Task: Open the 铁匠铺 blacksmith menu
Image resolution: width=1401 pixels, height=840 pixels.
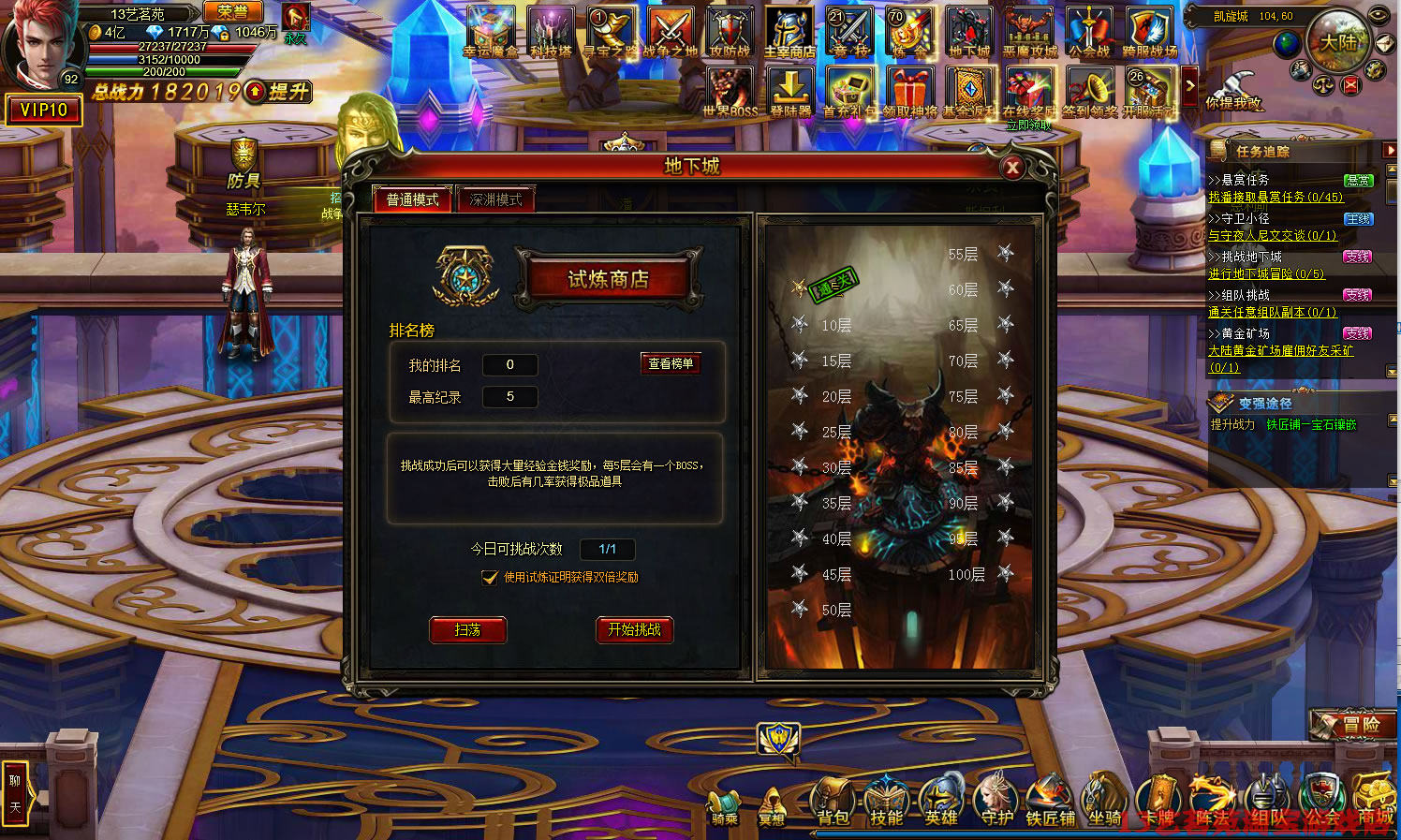Action: point(1049,804)
